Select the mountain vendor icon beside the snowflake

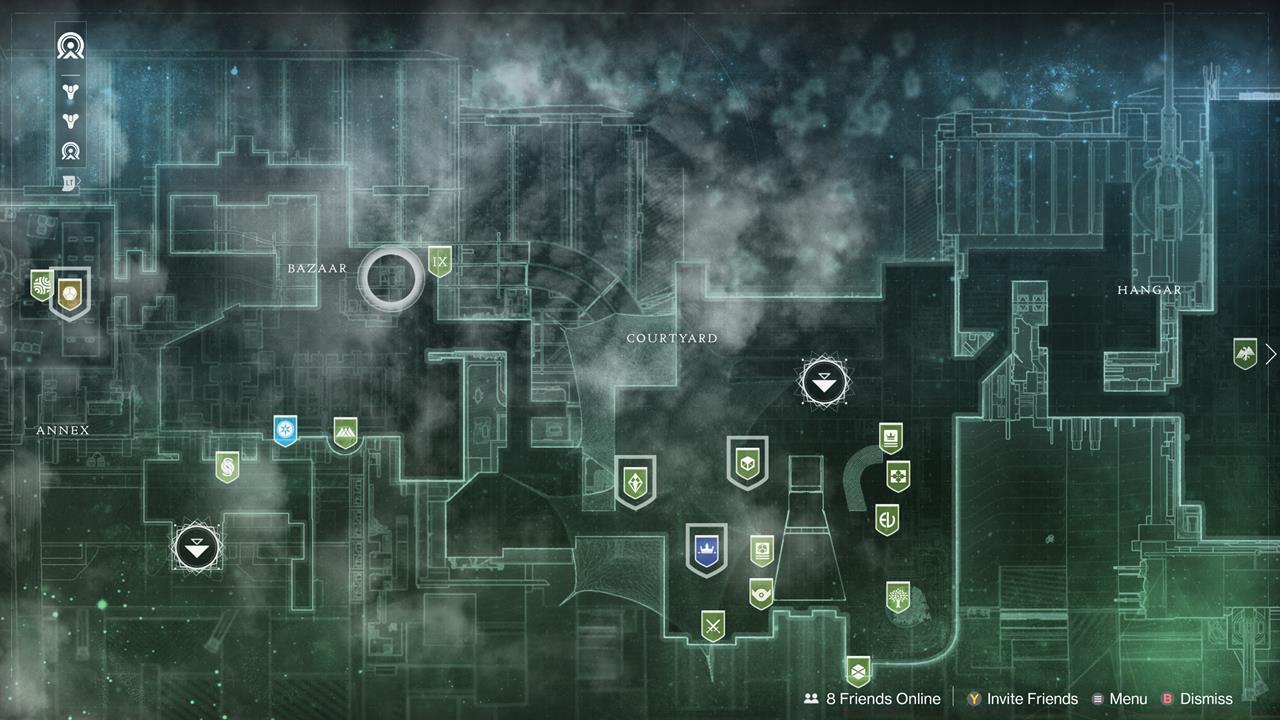pos(345,432)
